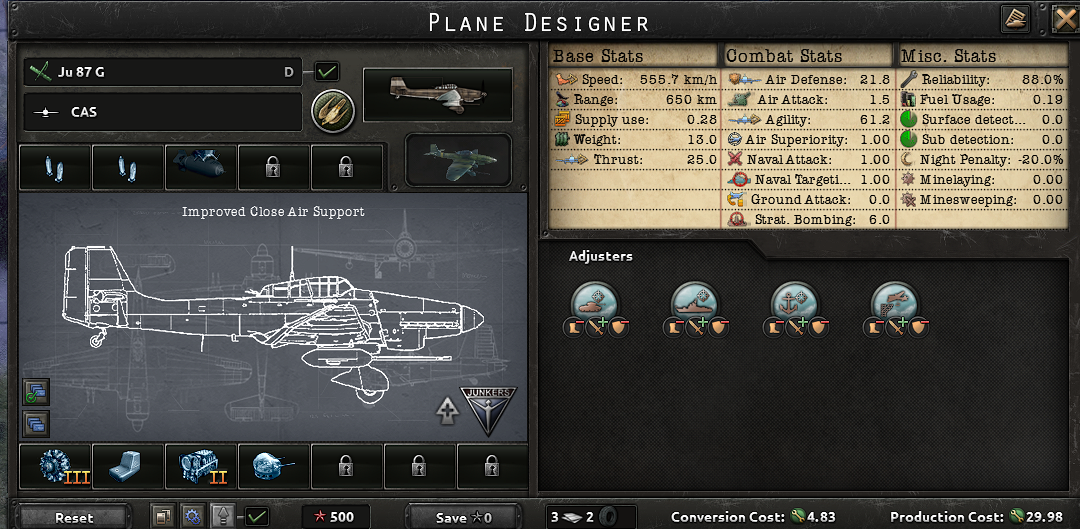The height and width of the screenshot is (529, 1080).
Task: Open the stacked papers icon in title bar
Action: (x=1015, y=18)
